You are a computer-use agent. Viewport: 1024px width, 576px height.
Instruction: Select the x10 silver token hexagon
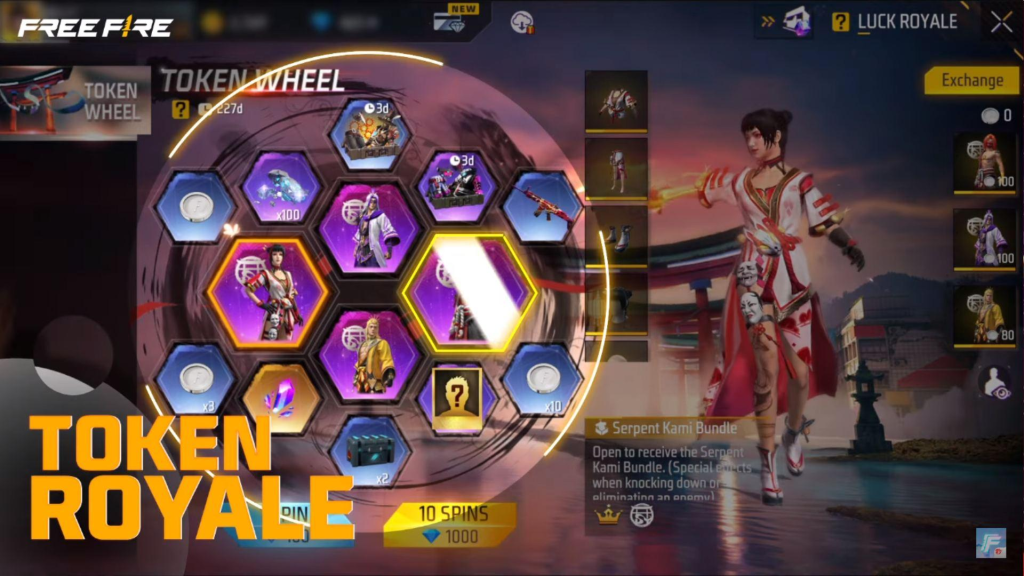point(541,380)
